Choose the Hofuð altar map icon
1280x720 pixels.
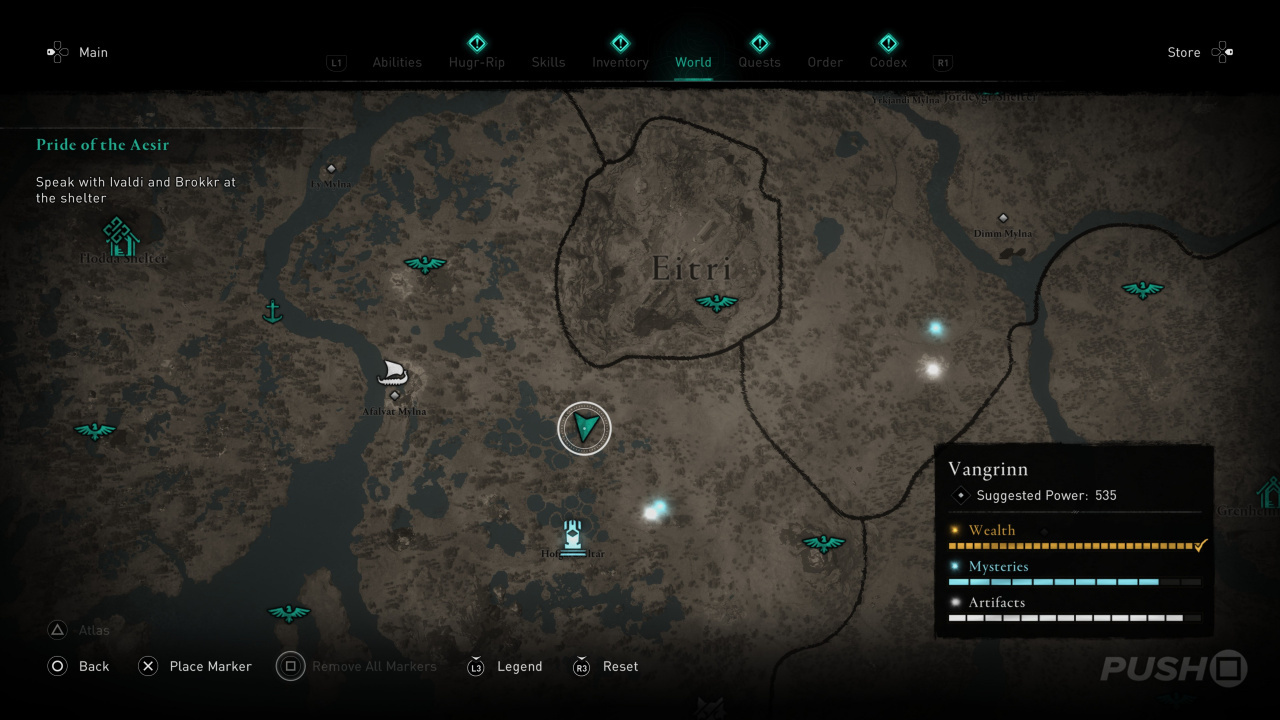[573, 537]
